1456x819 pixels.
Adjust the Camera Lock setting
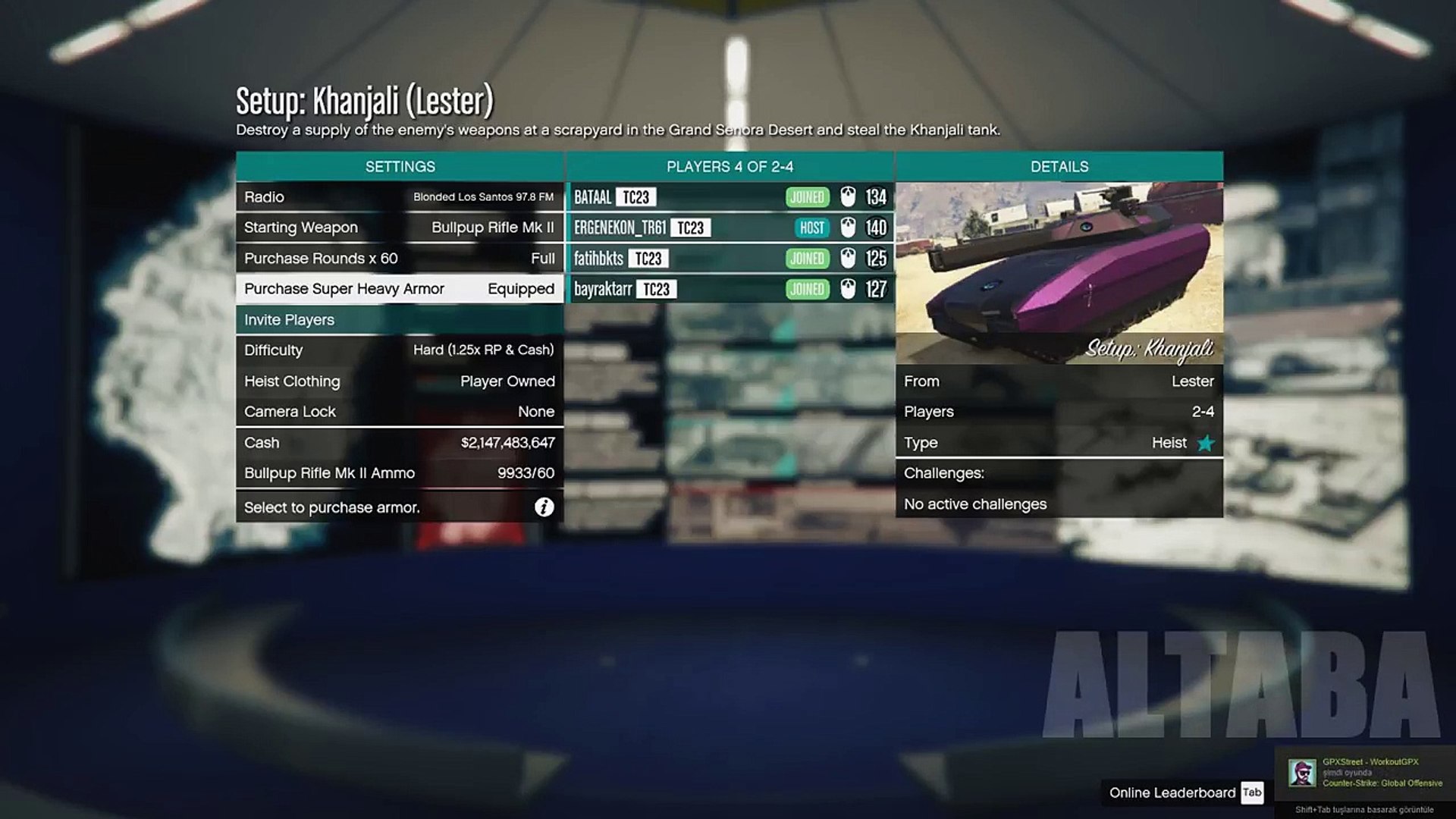coord(399,412)
